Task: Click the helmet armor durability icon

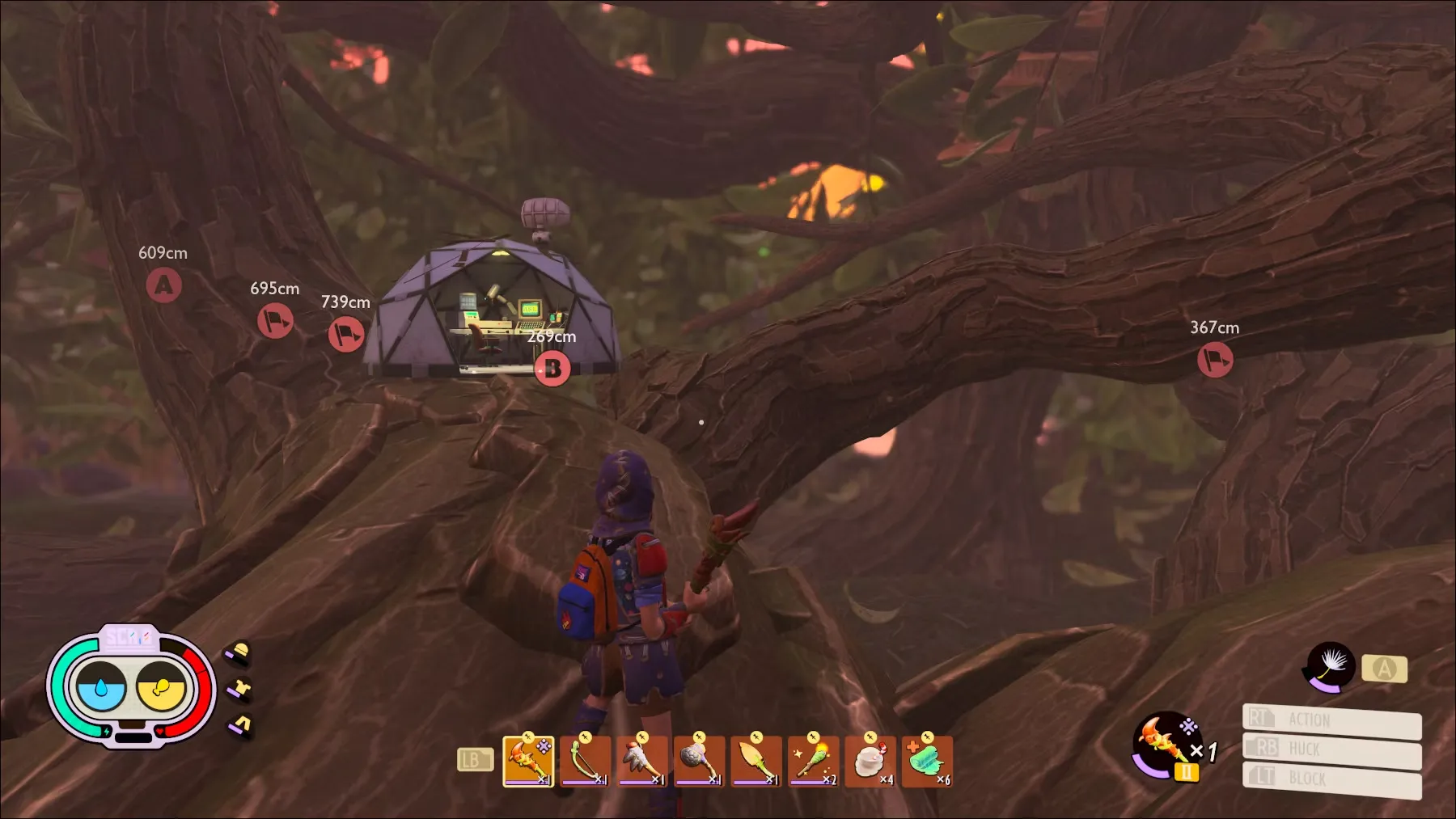Action: 239,652
